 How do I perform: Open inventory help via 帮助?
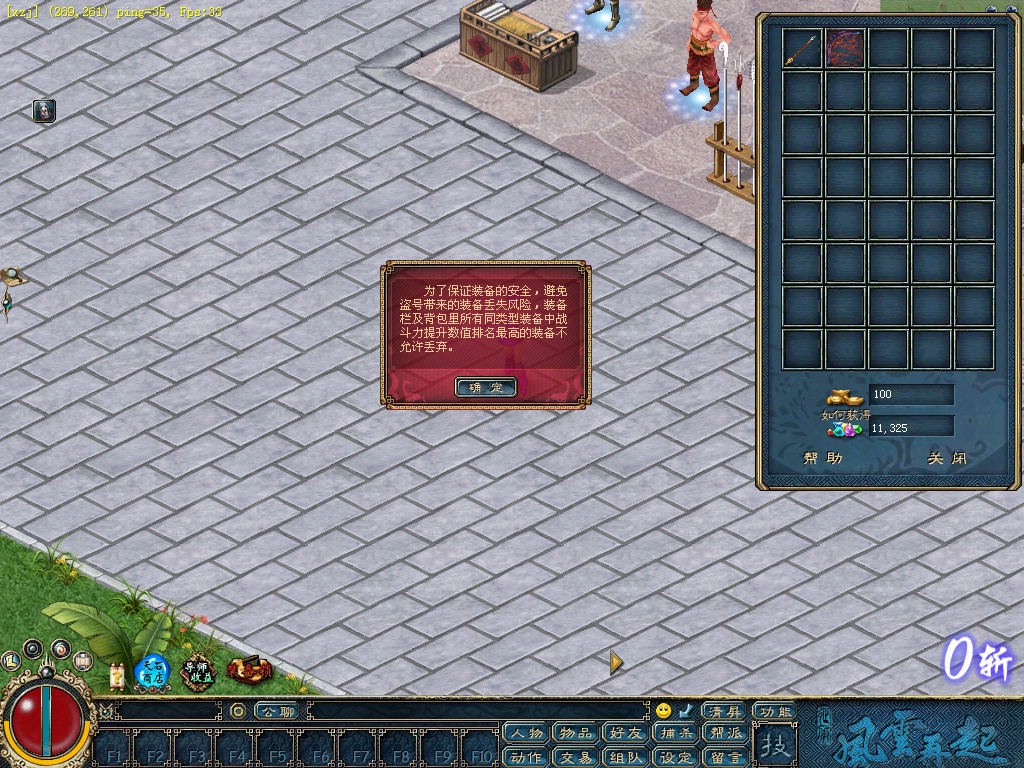point(822,459)
